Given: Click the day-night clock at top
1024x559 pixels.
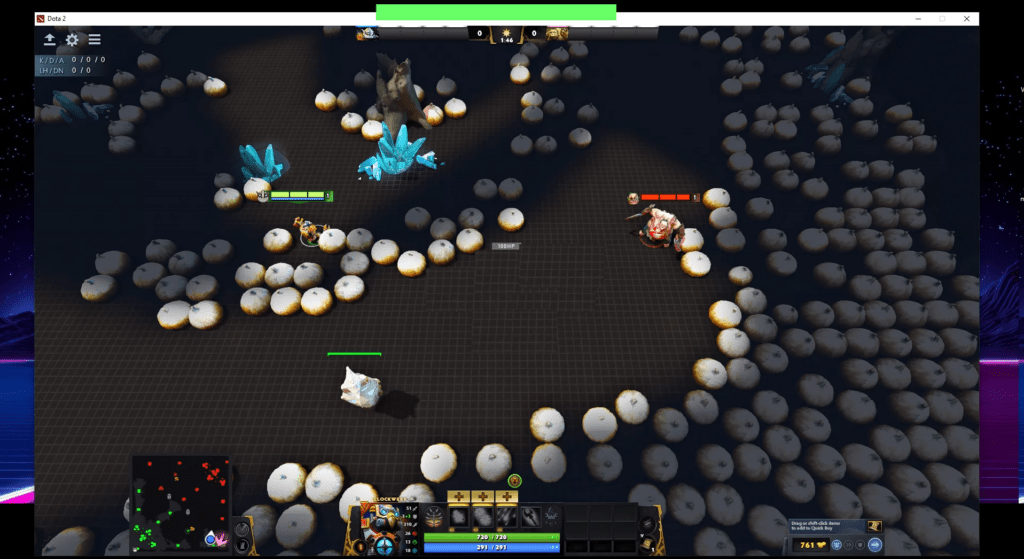Looking at the screenshot, I should pos(506,35).
